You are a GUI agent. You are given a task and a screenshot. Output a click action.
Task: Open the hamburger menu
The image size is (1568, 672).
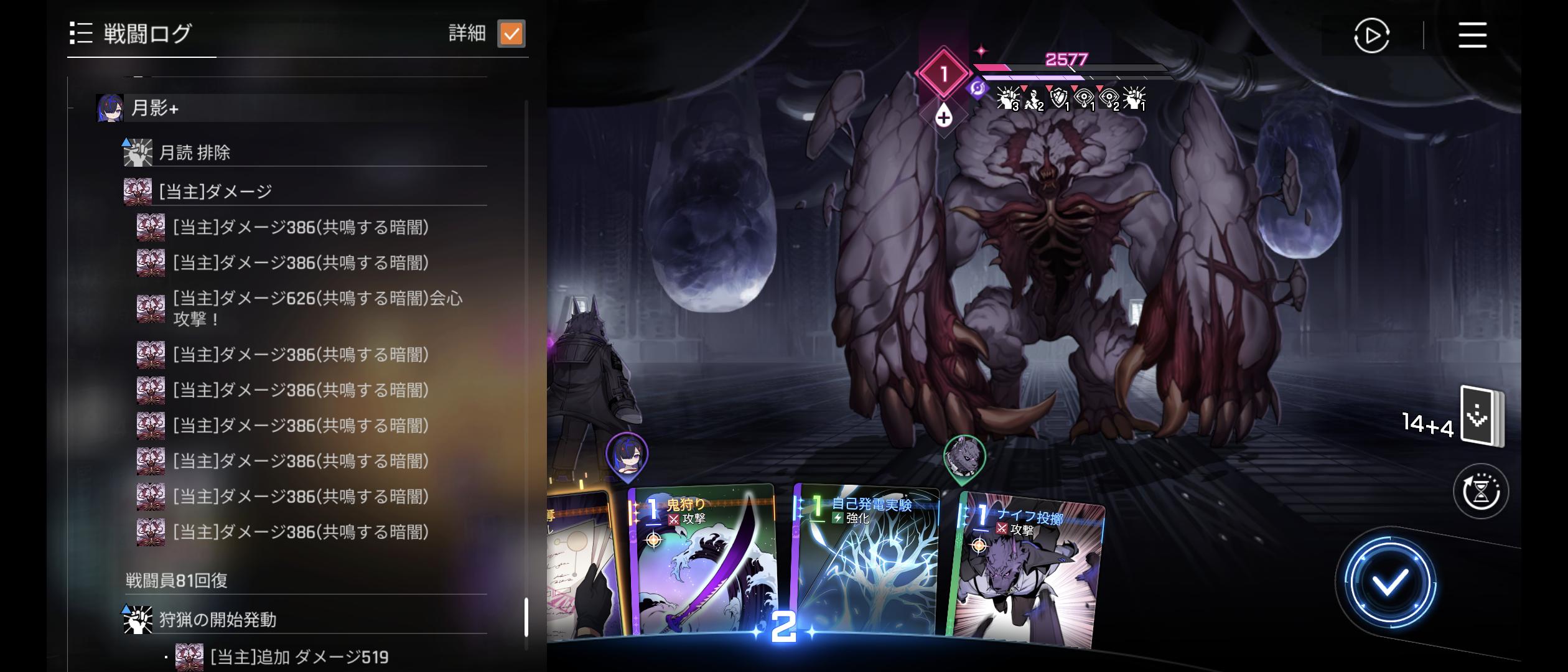(1472, 35)
